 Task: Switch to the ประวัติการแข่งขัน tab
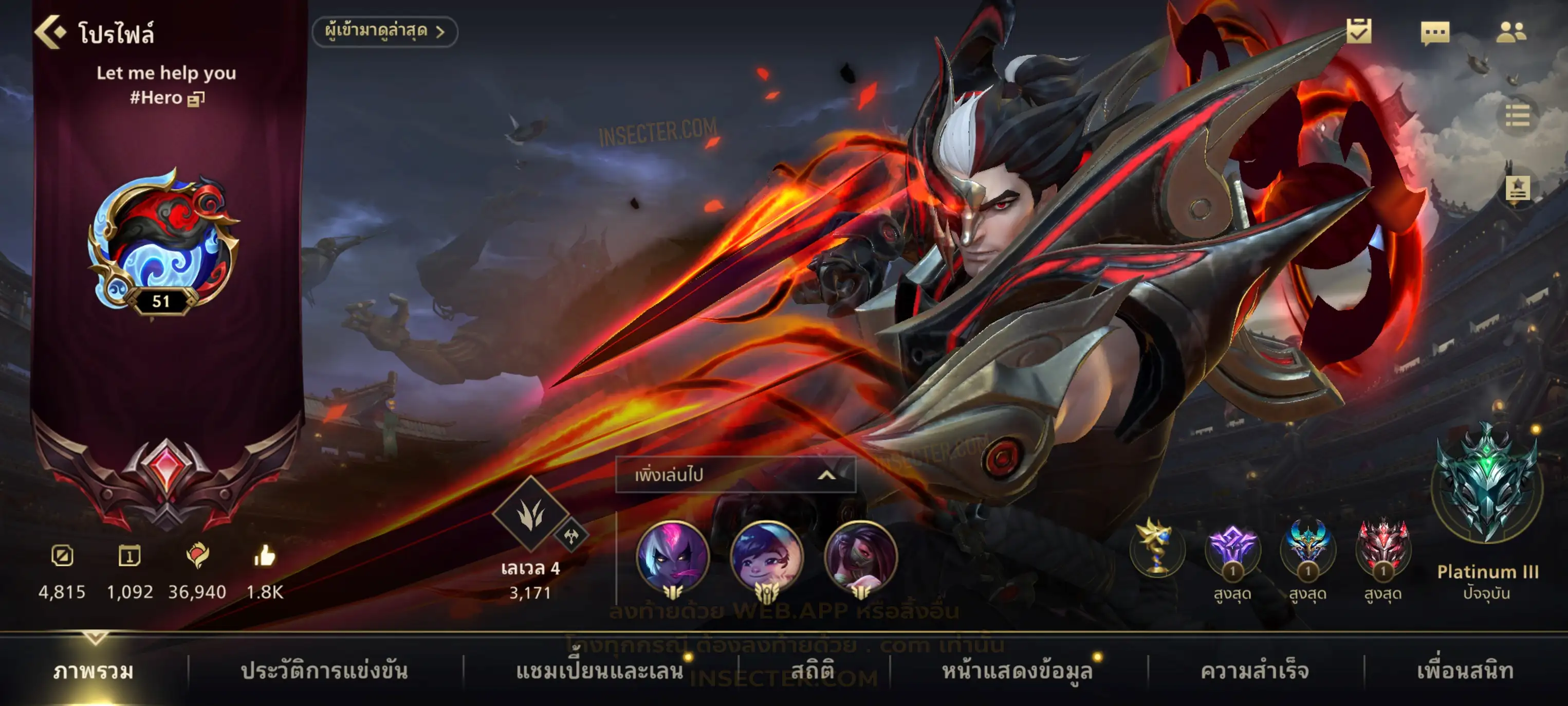coord(324,671)
